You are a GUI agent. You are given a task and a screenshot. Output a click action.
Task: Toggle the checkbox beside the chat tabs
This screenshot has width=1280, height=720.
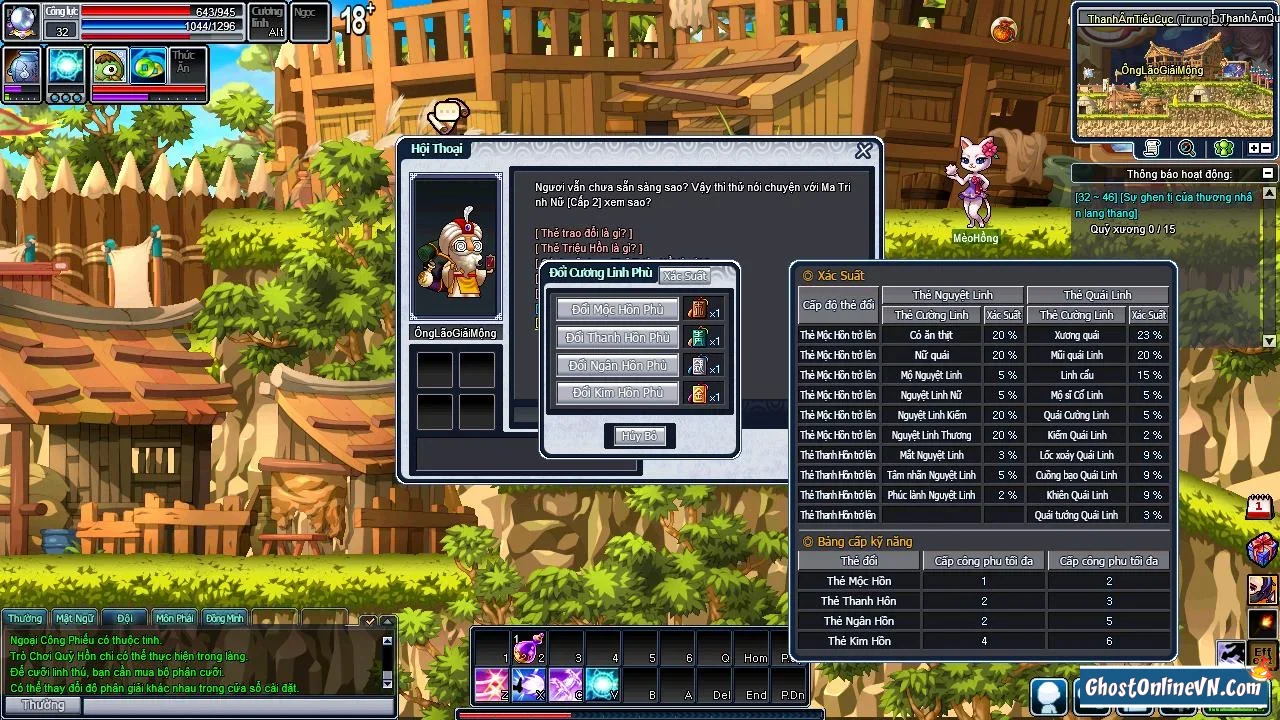pos(370,621)
